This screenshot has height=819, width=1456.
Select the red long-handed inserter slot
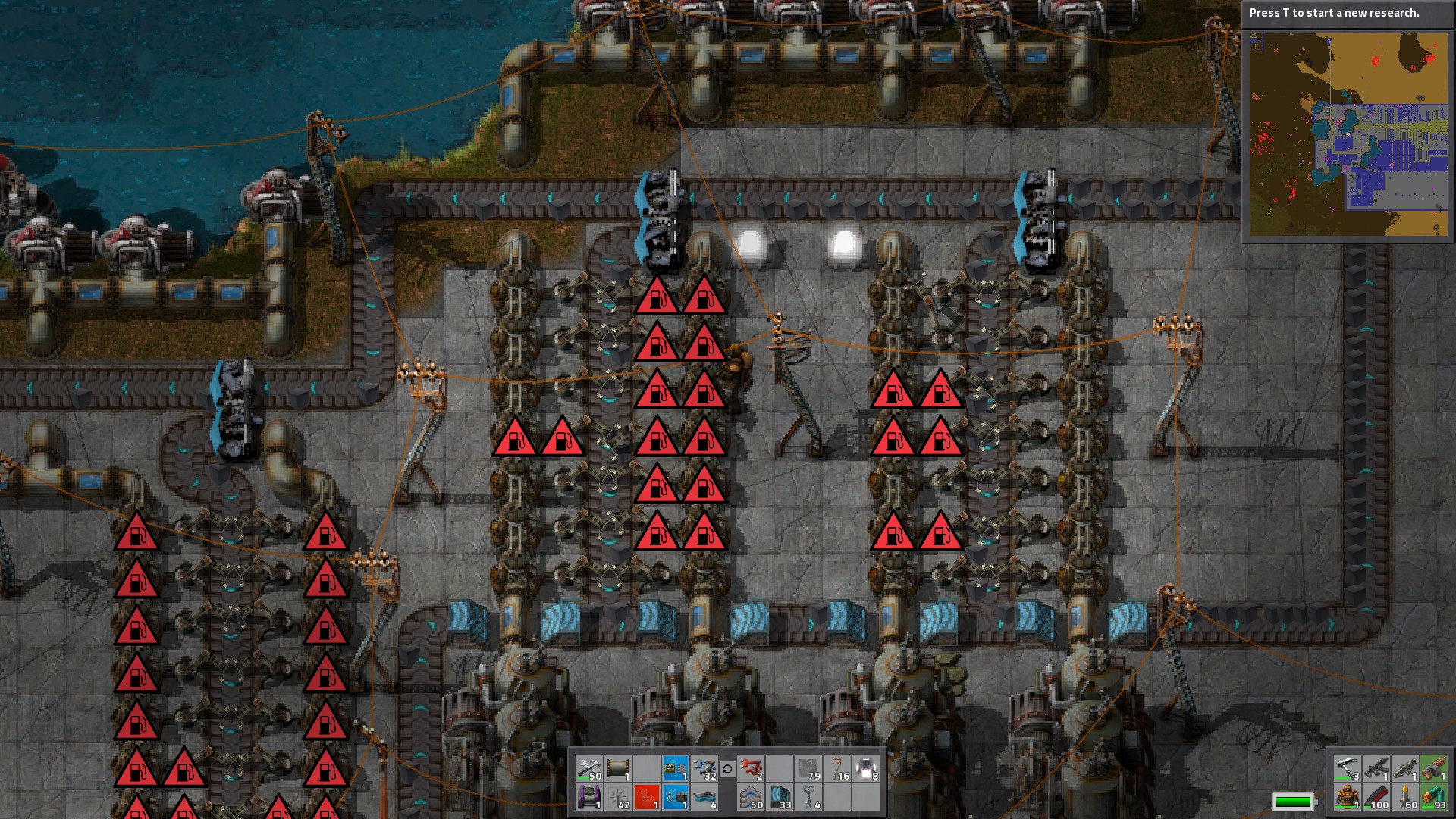point(751,768)
